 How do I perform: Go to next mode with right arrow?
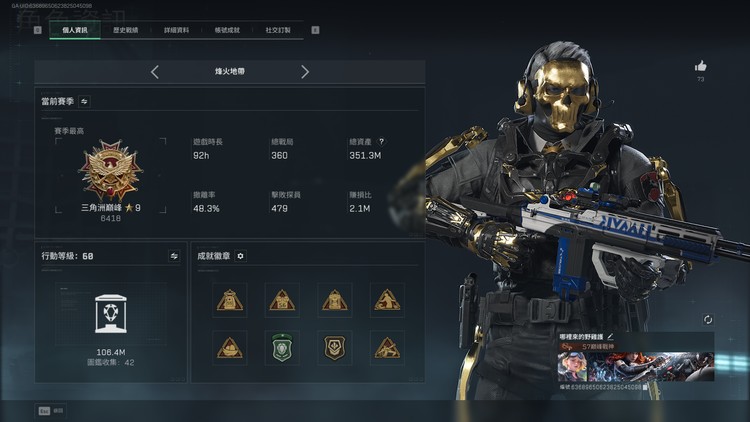coord(305,72)
